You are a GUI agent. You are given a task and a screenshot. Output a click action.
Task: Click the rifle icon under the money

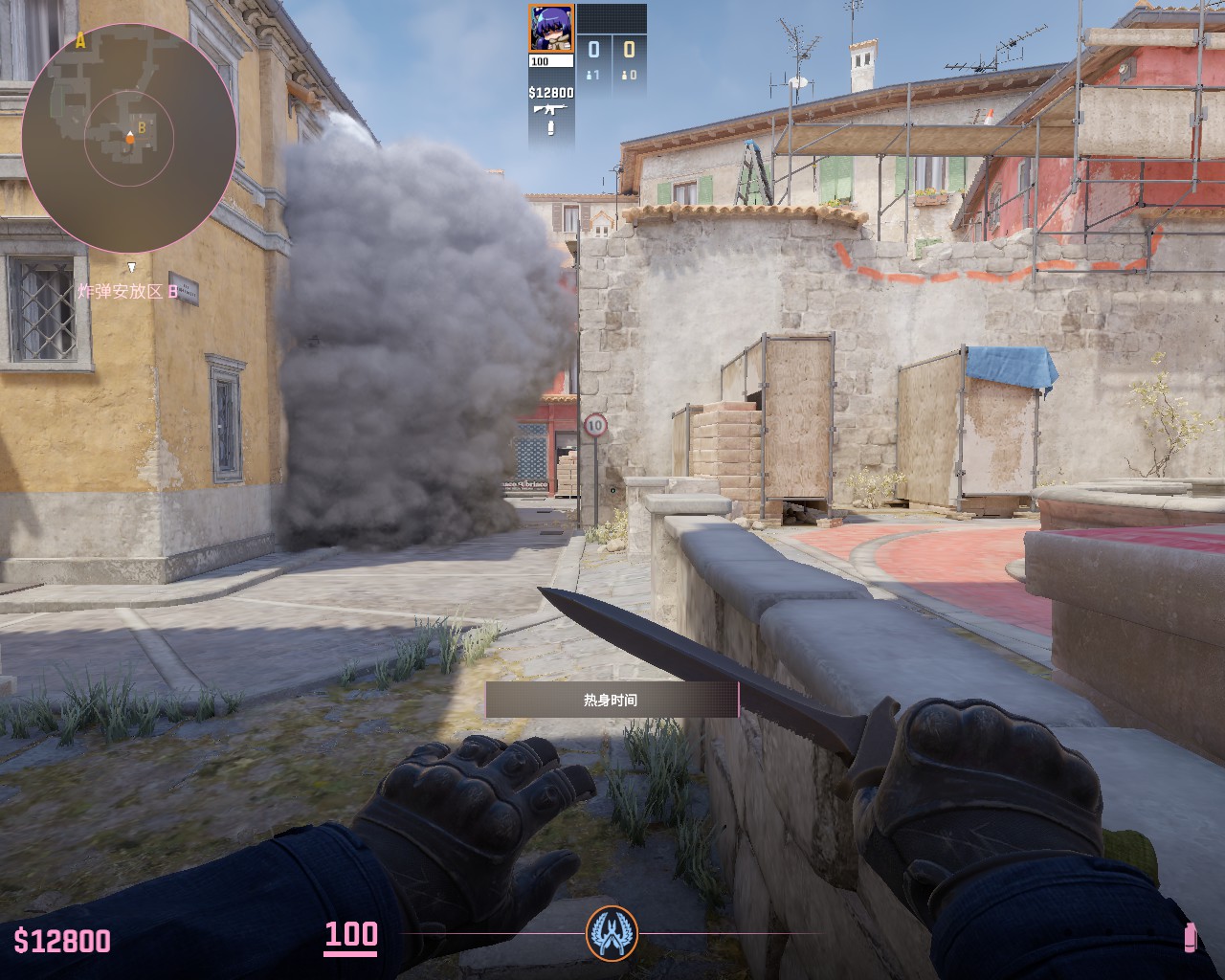[551, 110]
